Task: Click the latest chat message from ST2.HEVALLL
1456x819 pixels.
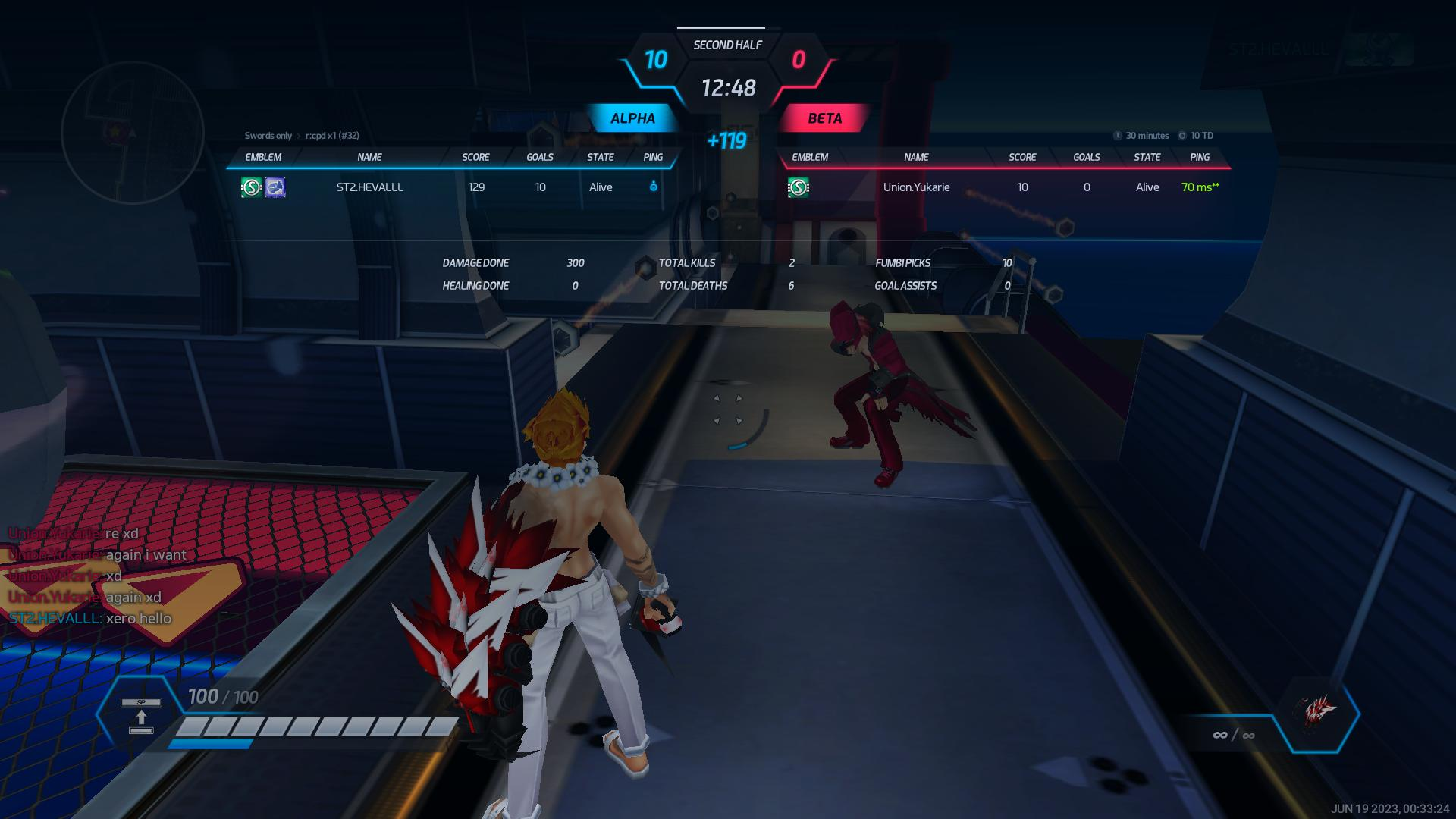Action: [91, 619]
